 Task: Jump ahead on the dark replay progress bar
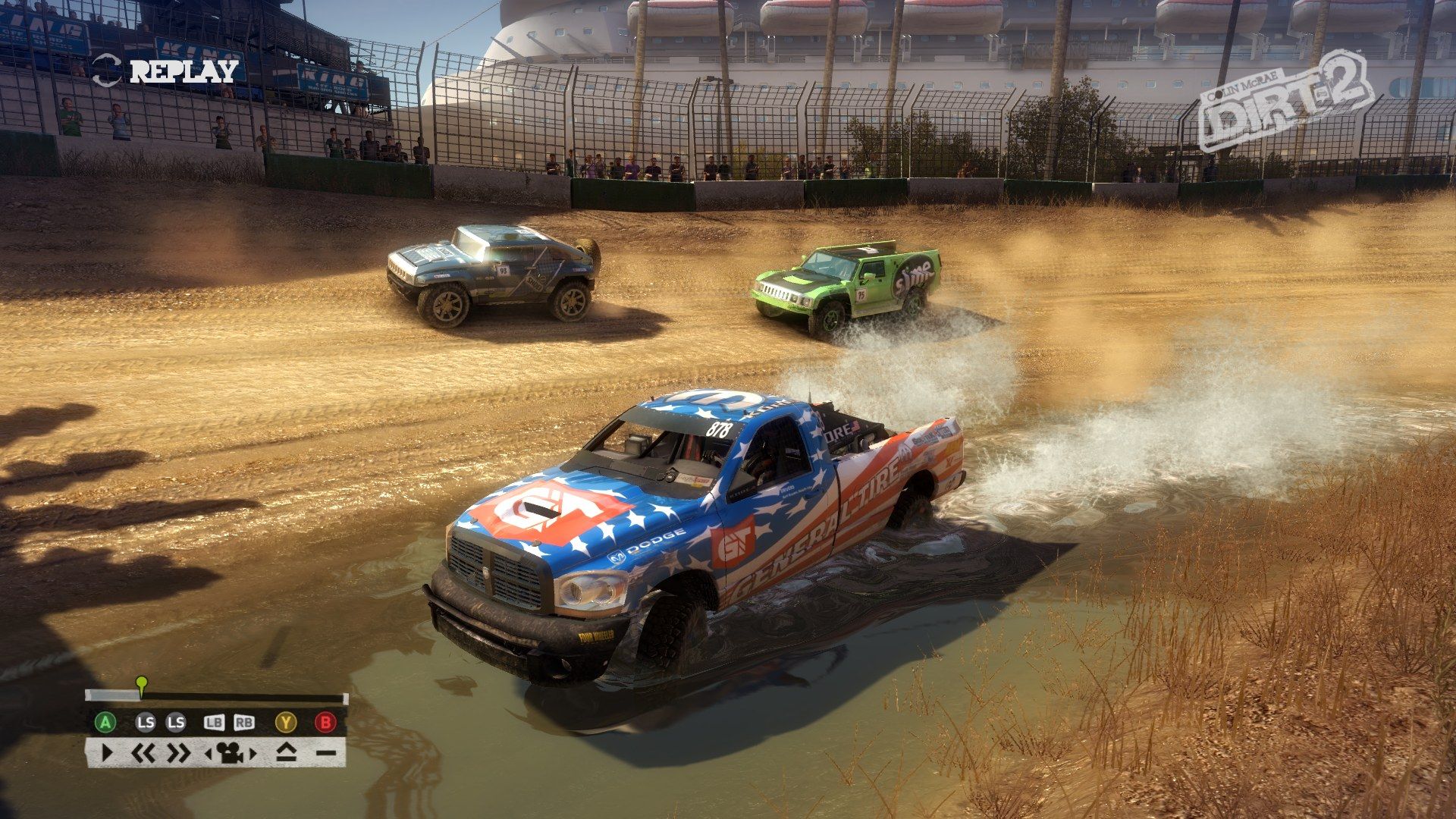243,698
